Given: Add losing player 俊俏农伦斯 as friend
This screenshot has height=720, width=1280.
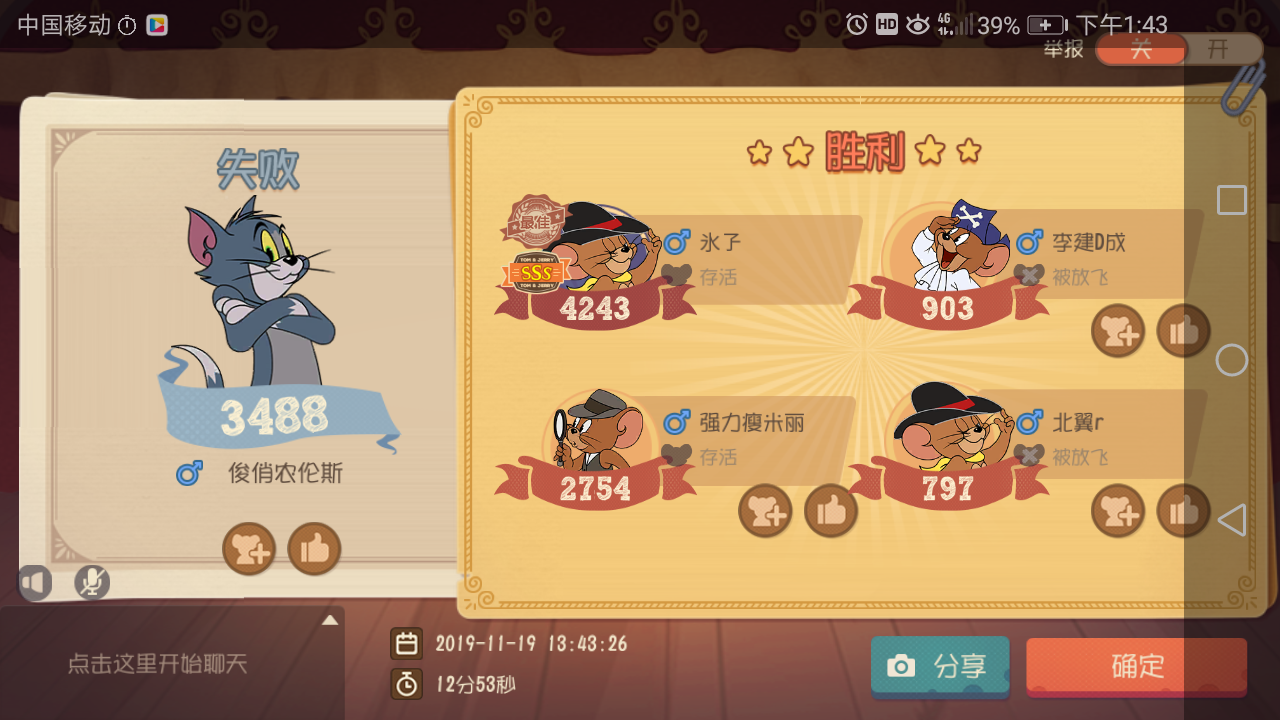Looking at the screenshot, I should (249, 549).
